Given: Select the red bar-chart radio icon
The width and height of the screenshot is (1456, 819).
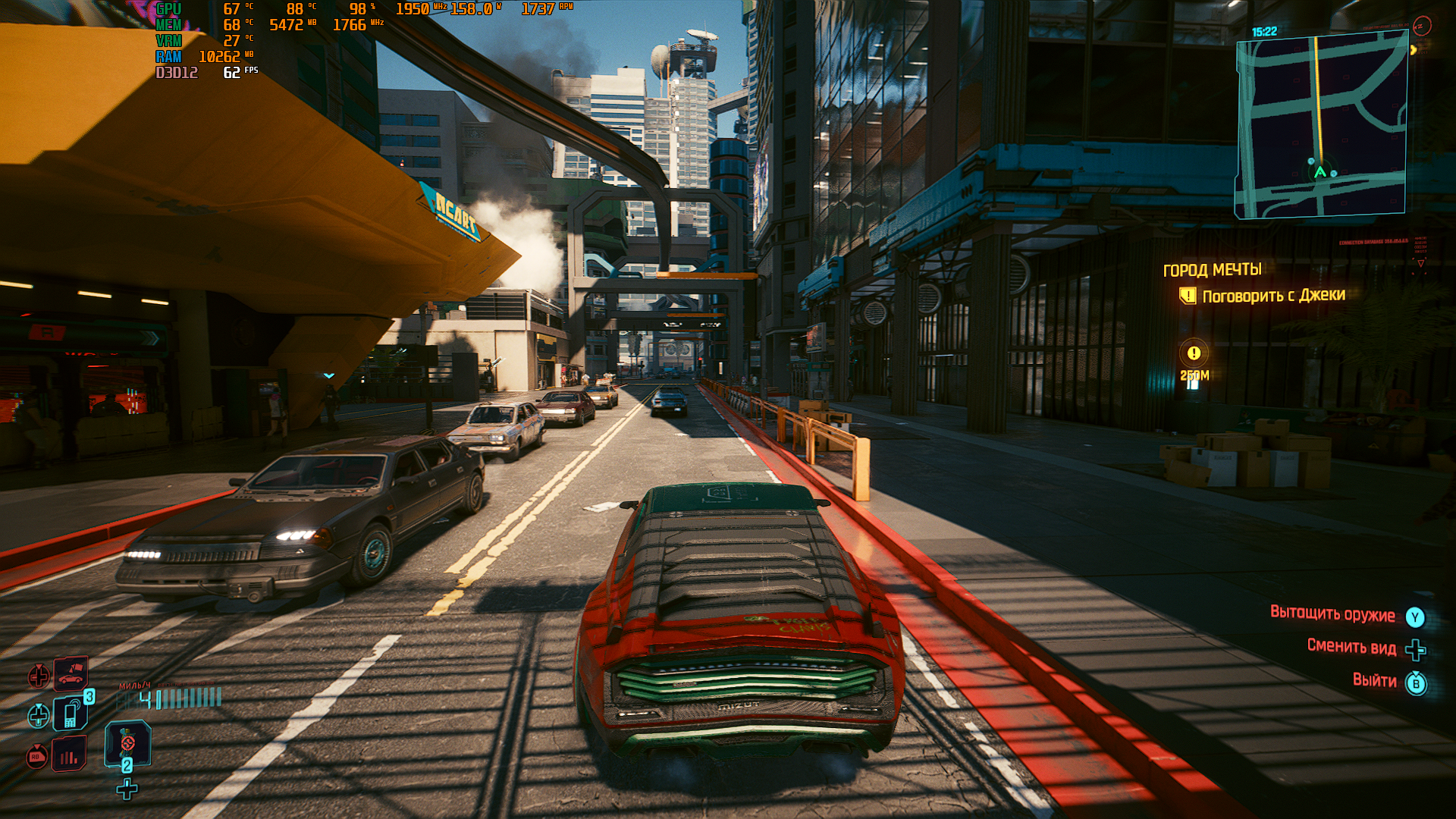Looking at the screenshot, I should click(69, 755).
